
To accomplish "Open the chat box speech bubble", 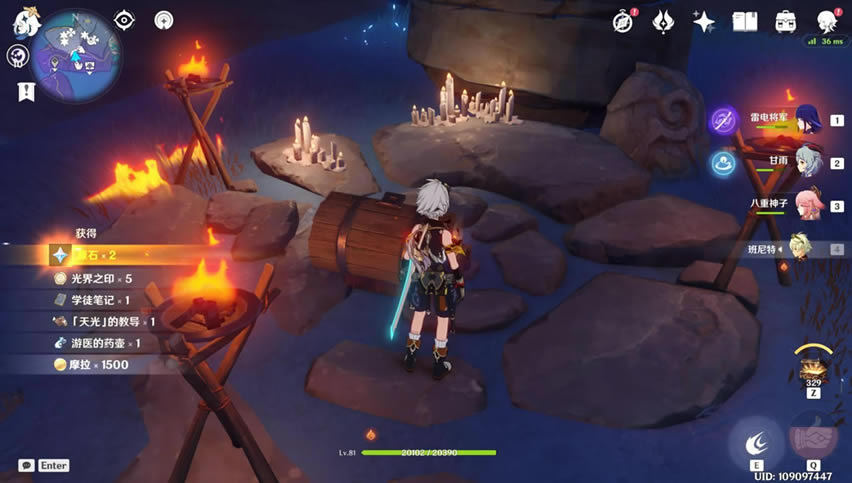I will pos(27,465).
